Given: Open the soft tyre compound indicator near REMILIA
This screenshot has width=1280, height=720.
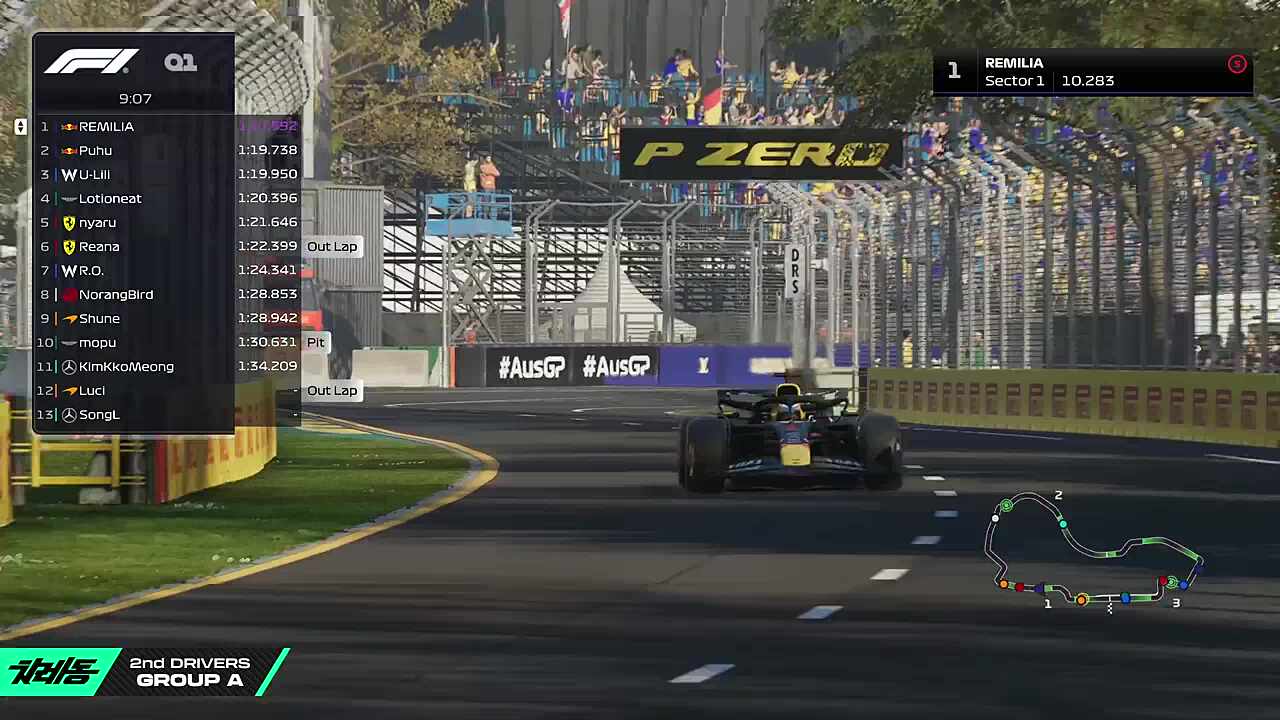Looking at the screenshot, I should [1237, 64].
